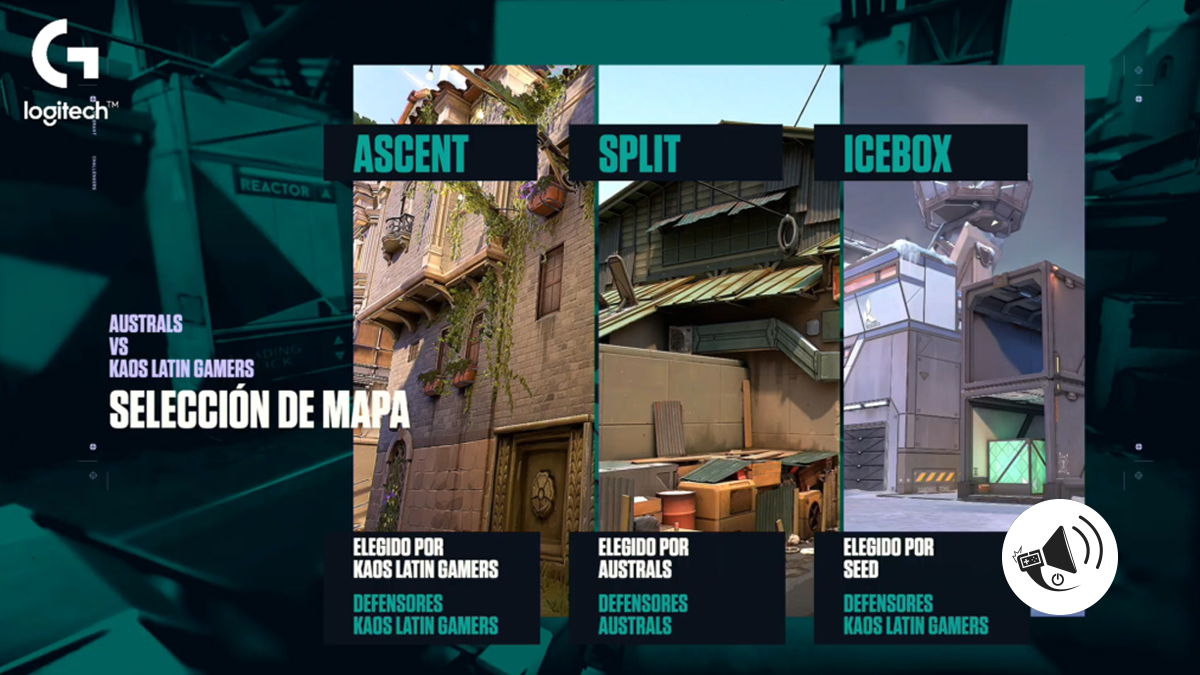
Task: Open the Logitech G logo
Action: (x=70, y=73)
